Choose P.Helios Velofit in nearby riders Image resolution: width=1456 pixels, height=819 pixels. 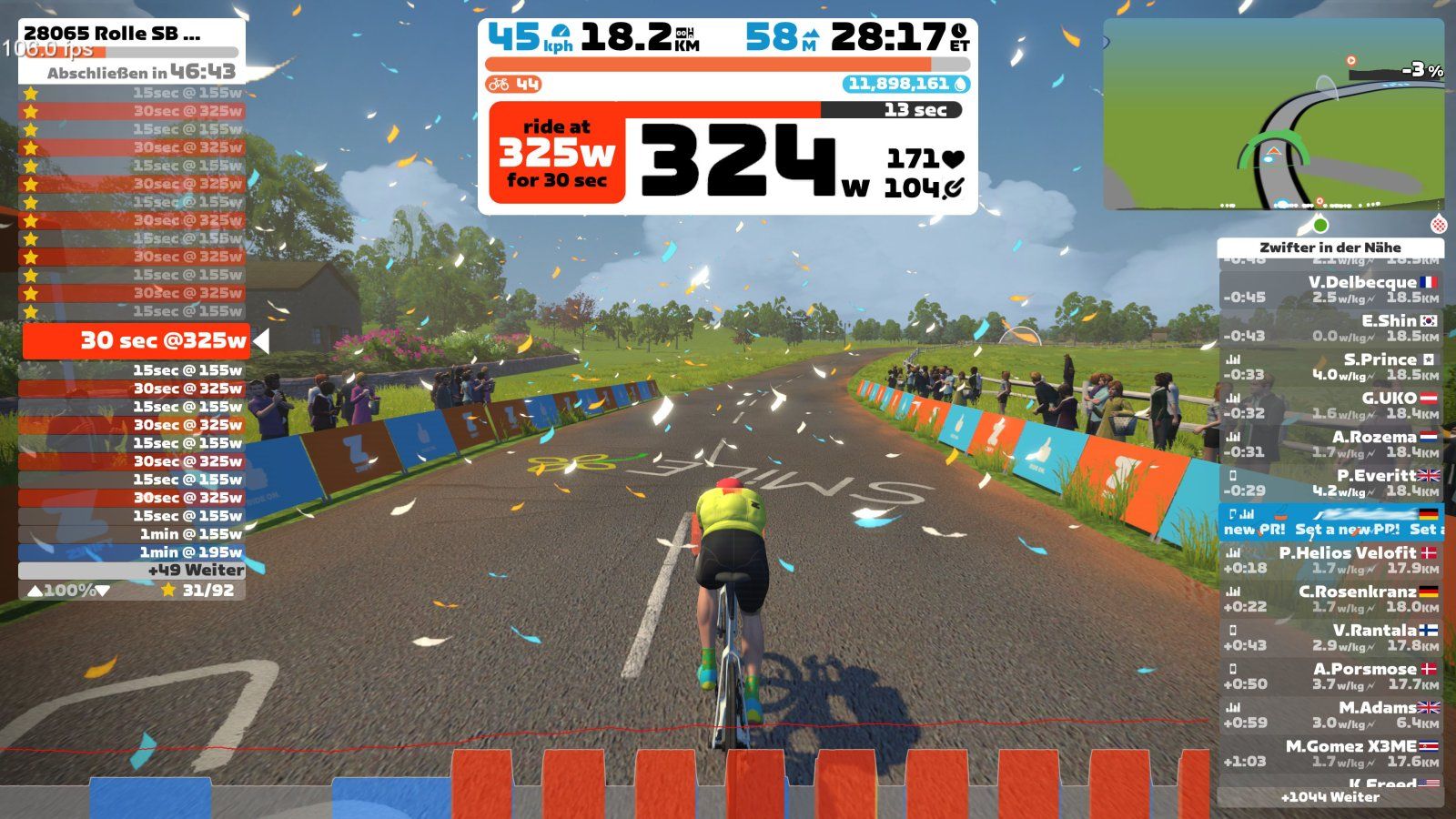tap(1330, 560)
